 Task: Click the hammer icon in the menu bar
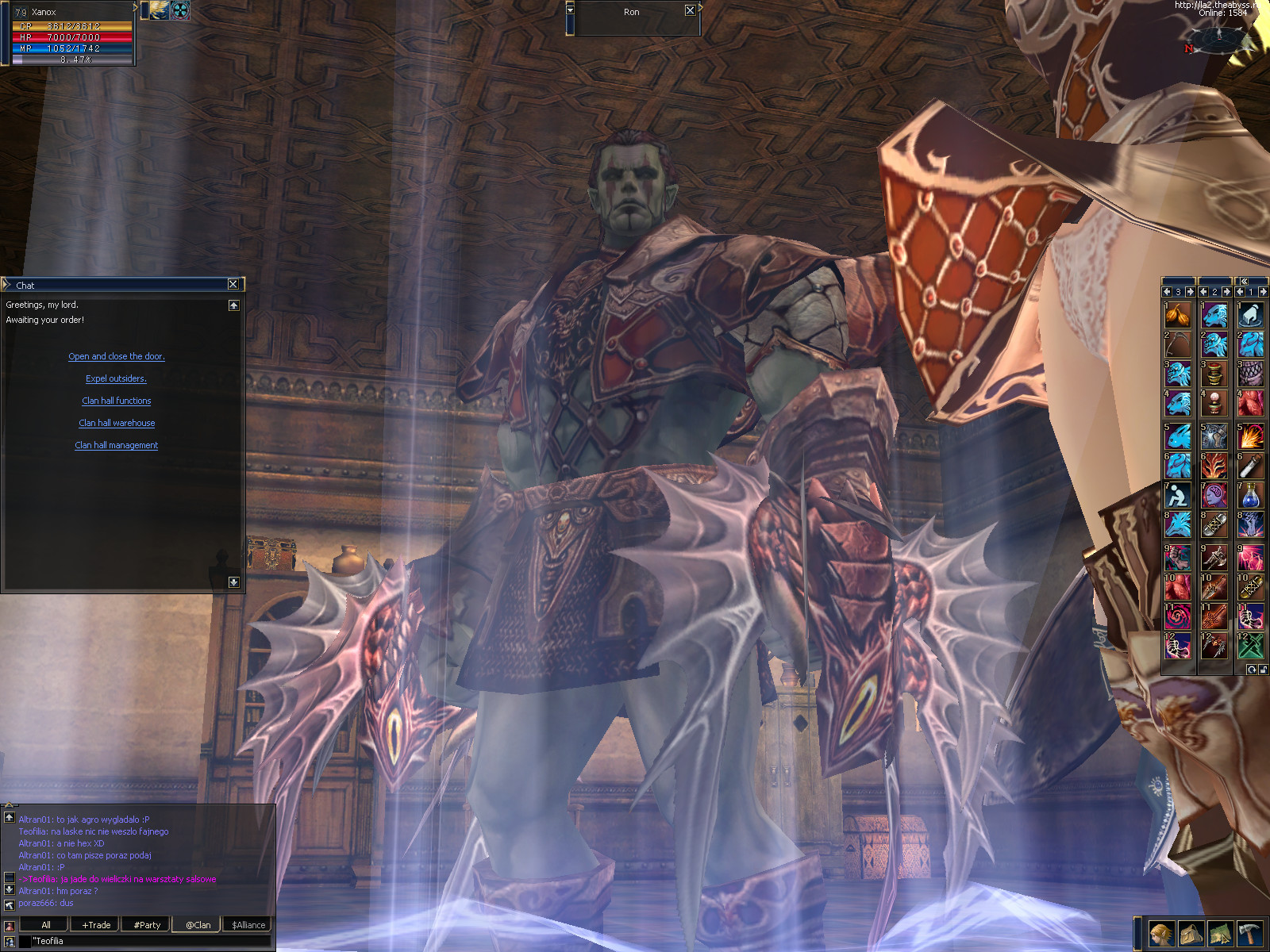(1250, 933)
